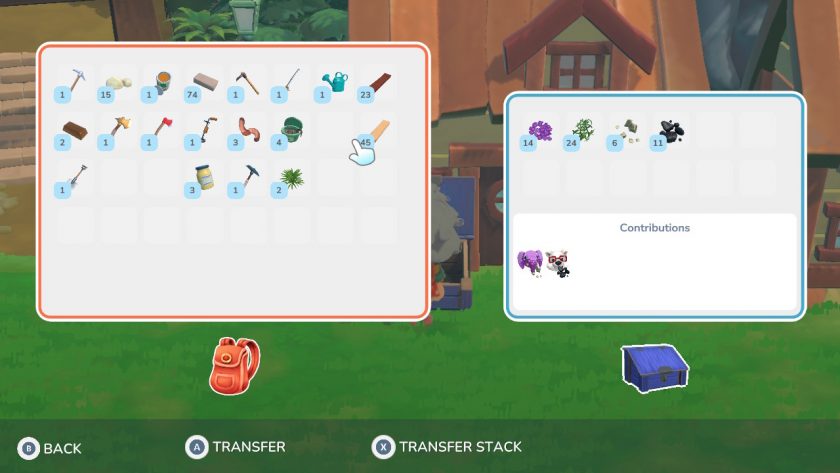Choose the mayonnaise jar stack
This screenshot has height=473, width=840.
pos(205,178)
